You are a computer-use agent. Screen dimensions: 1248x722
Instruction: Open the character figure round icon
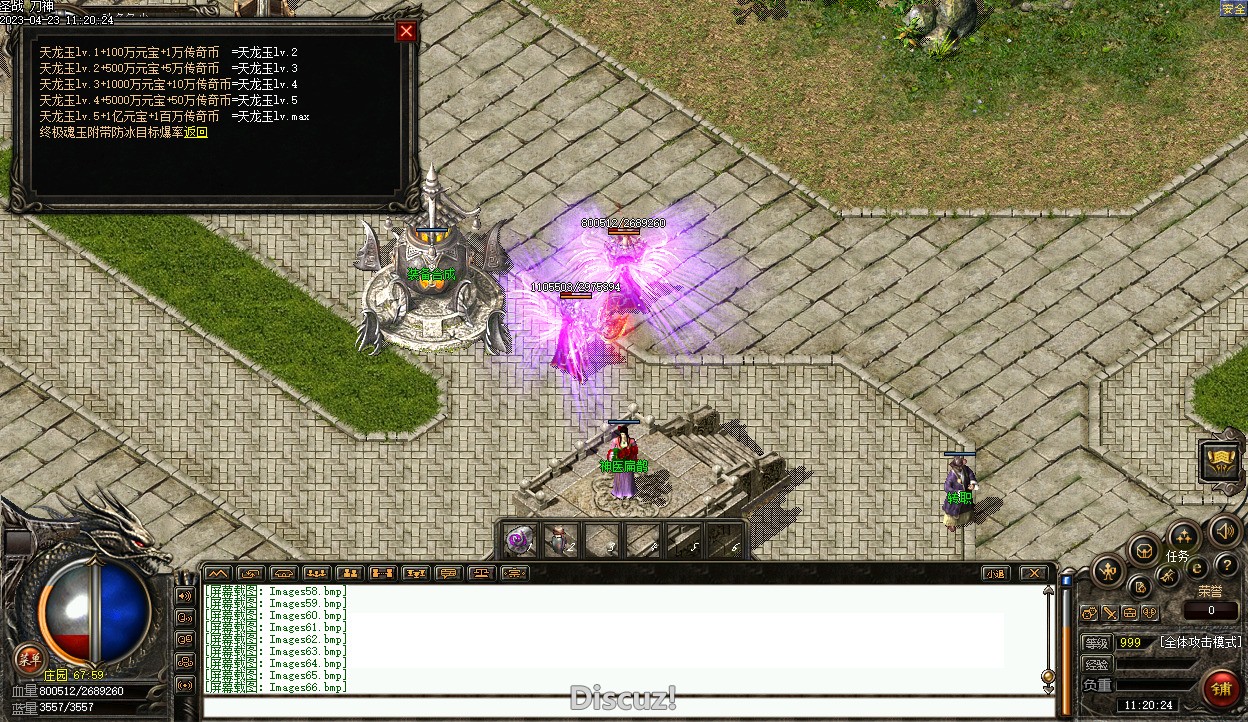[1108, 572]
